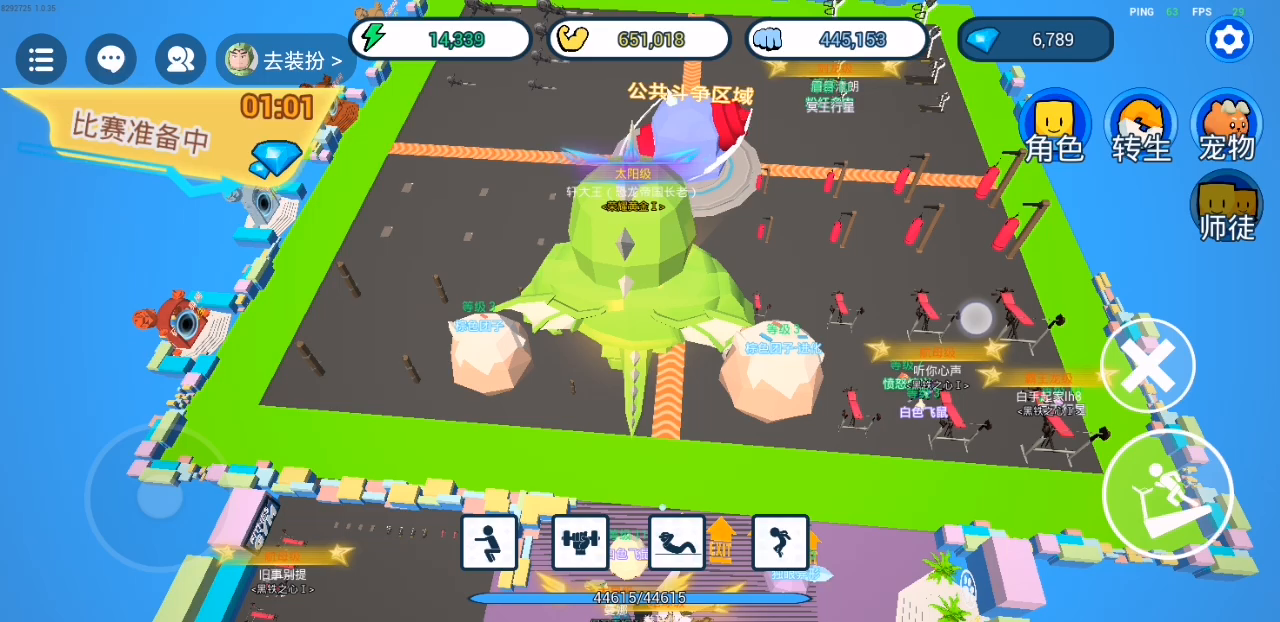The height and width of the screenshot is (622, 1280).
Task: Open the list menu button
Action: (x=41, y=60)
